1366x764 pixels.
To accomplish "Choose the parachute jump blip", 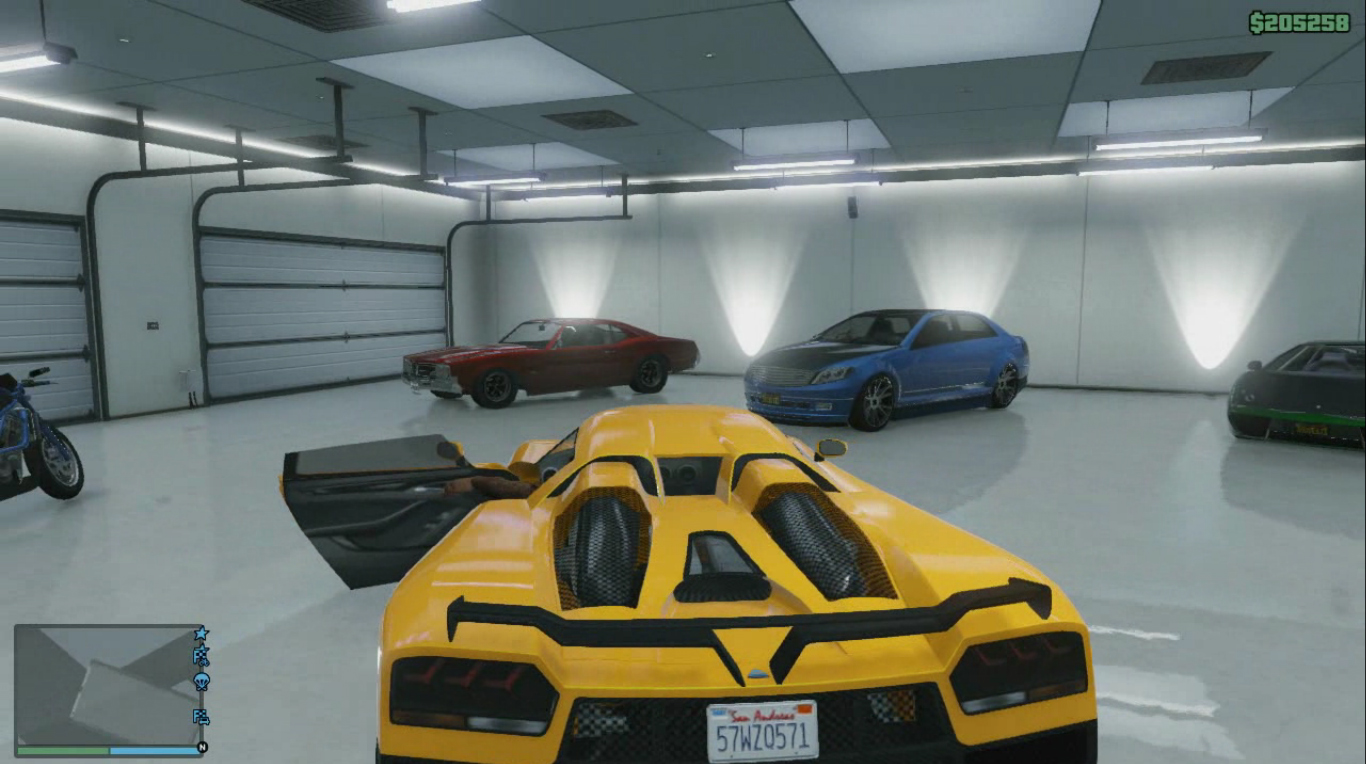I will (x=201, y=682).
